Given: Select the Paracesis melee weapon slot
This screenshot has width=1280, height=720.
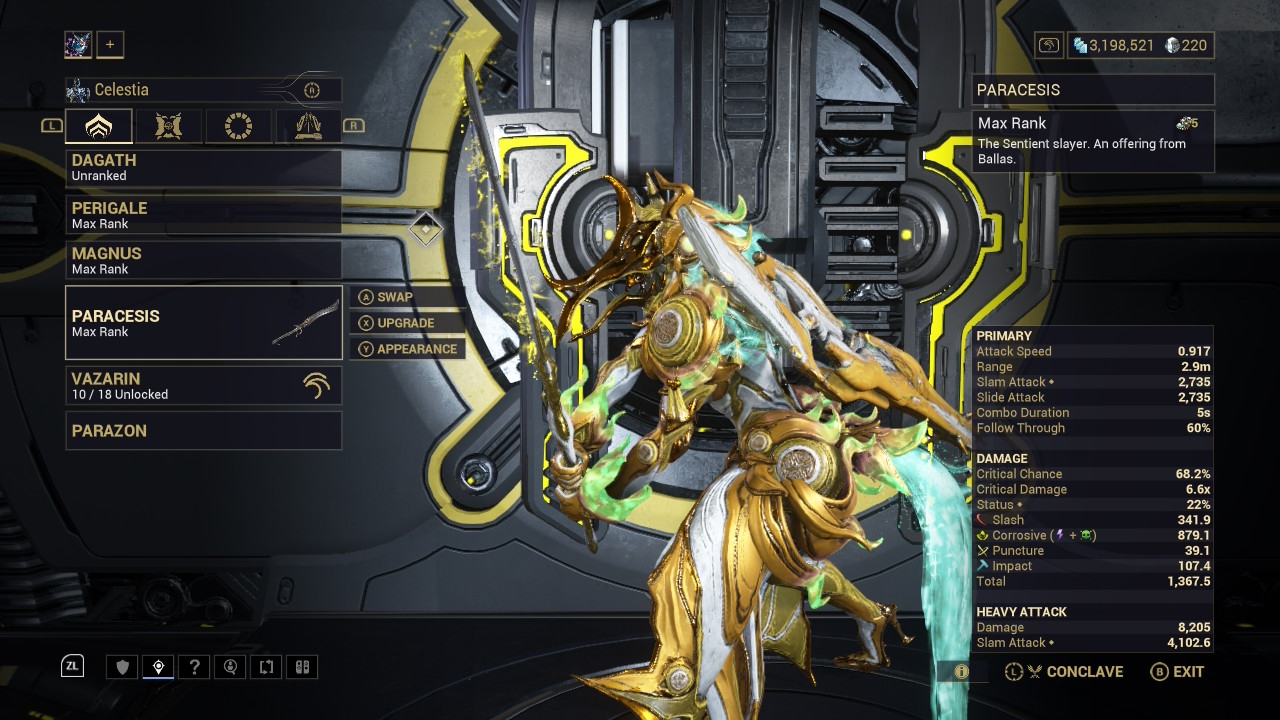Looking at the screenshot, I should point(203,322).
